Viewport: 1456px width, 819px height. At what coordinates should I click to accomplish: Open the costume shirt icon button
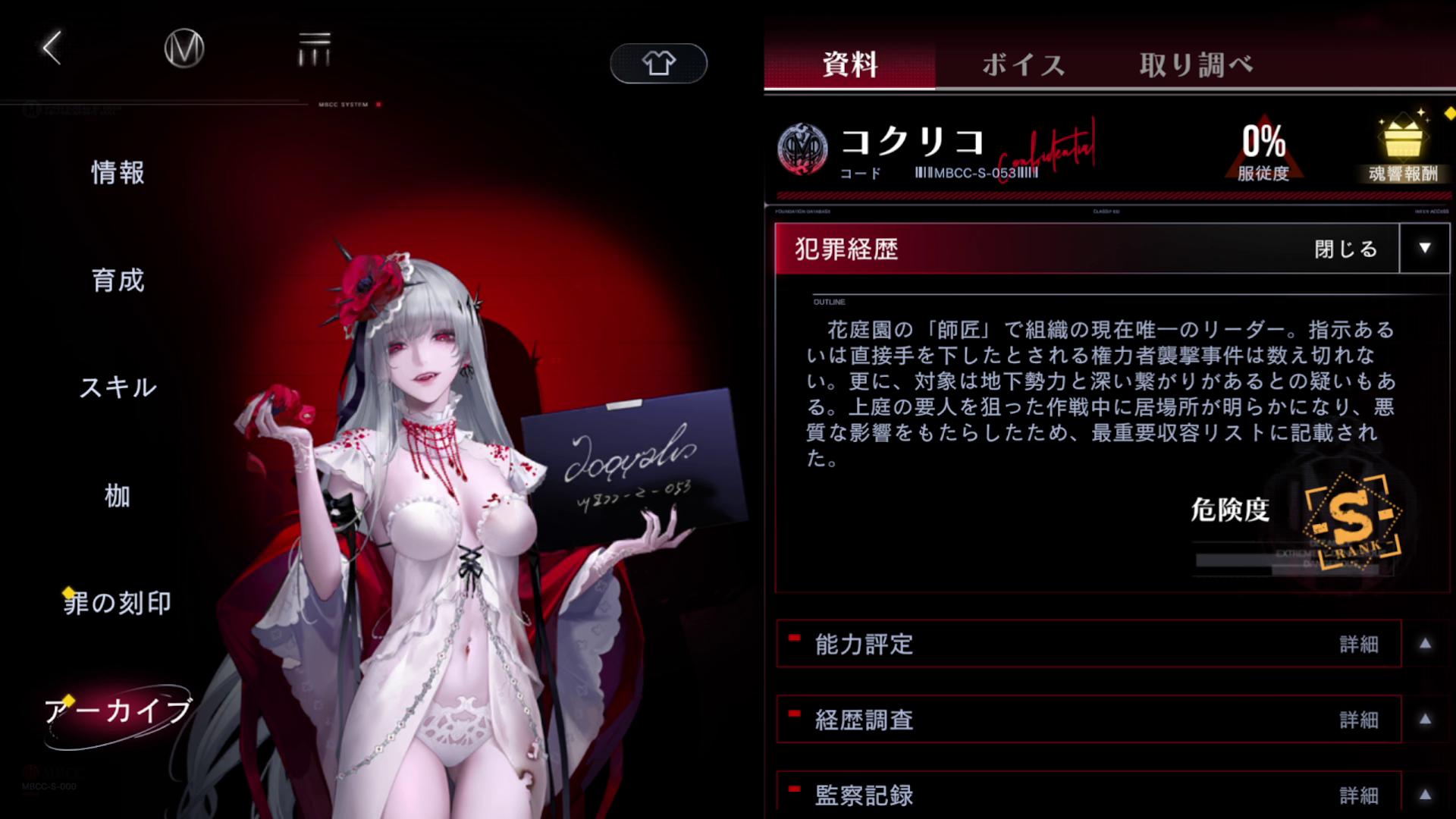tap(657, 64)
